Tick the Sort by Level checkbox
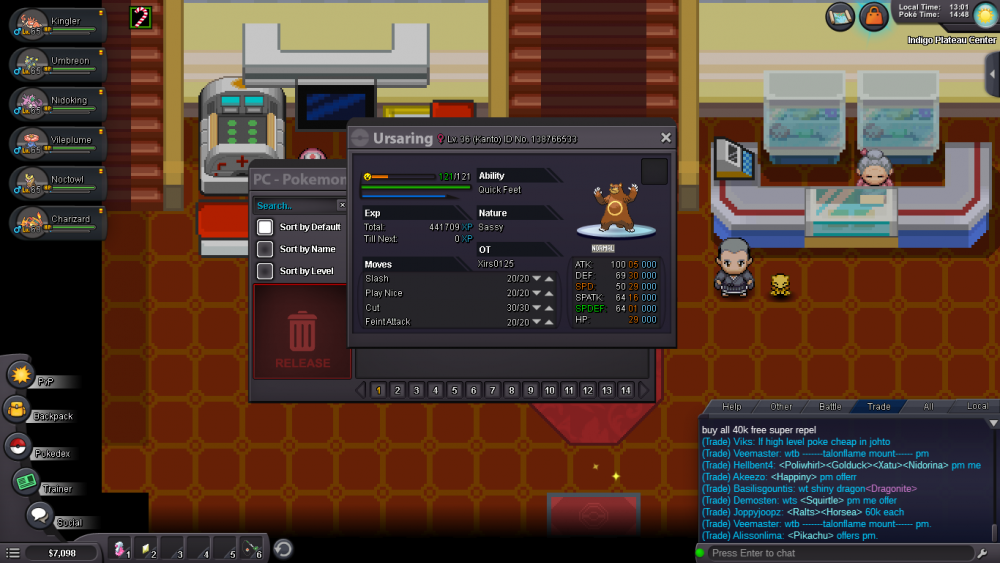The image size is (1000, 563). (x=265, y=271)
